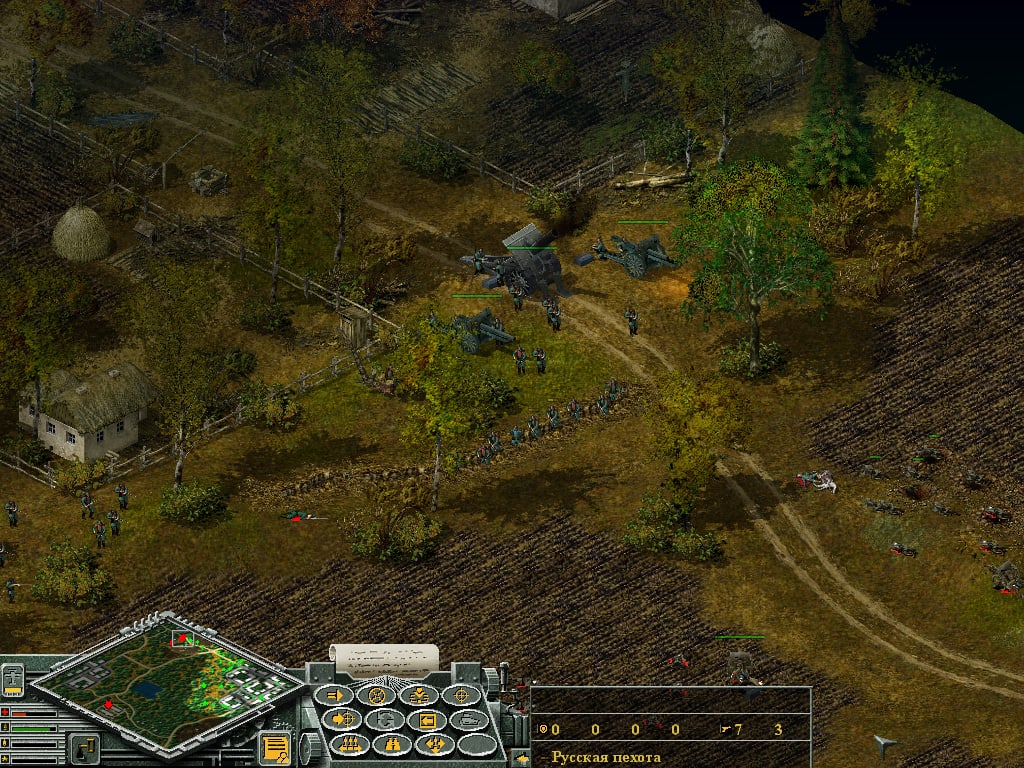Image resolution: width=1024 pixels, height=768 pixels.
Task: Select the arrow-with-crosshair command button
Action: pos(342,719)
